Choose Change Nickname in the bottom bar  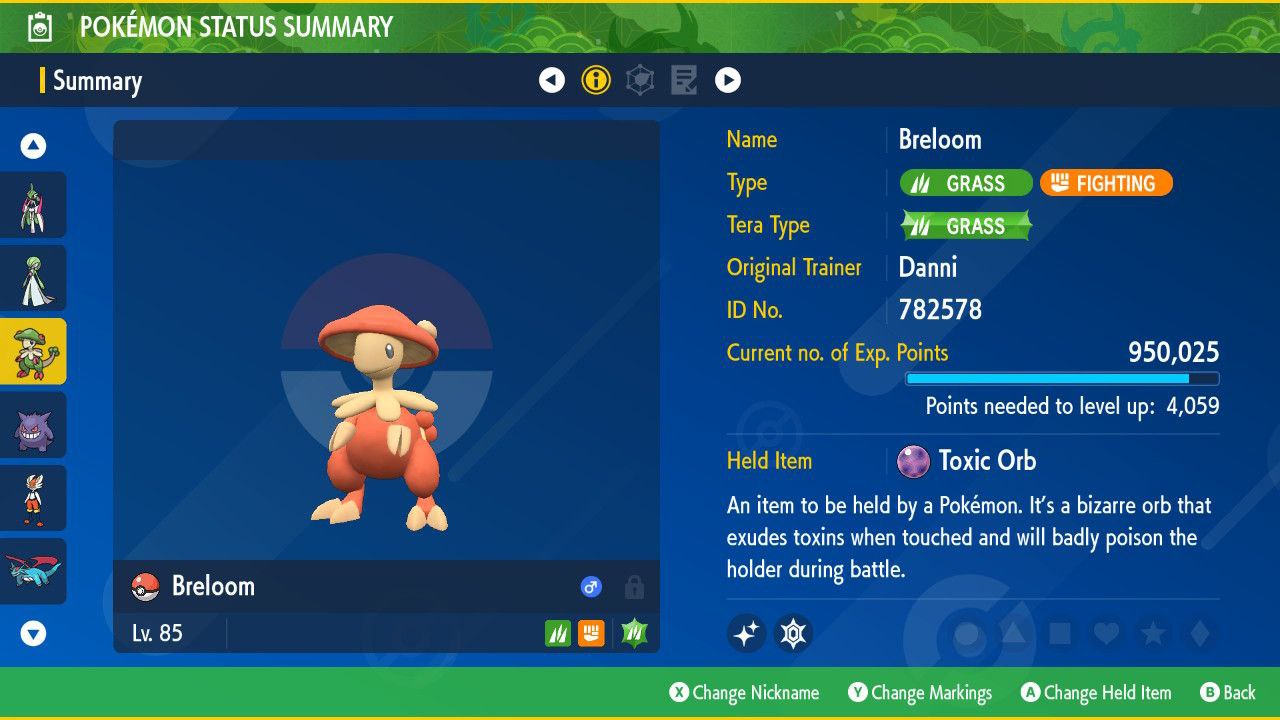[x=744, y=693]
